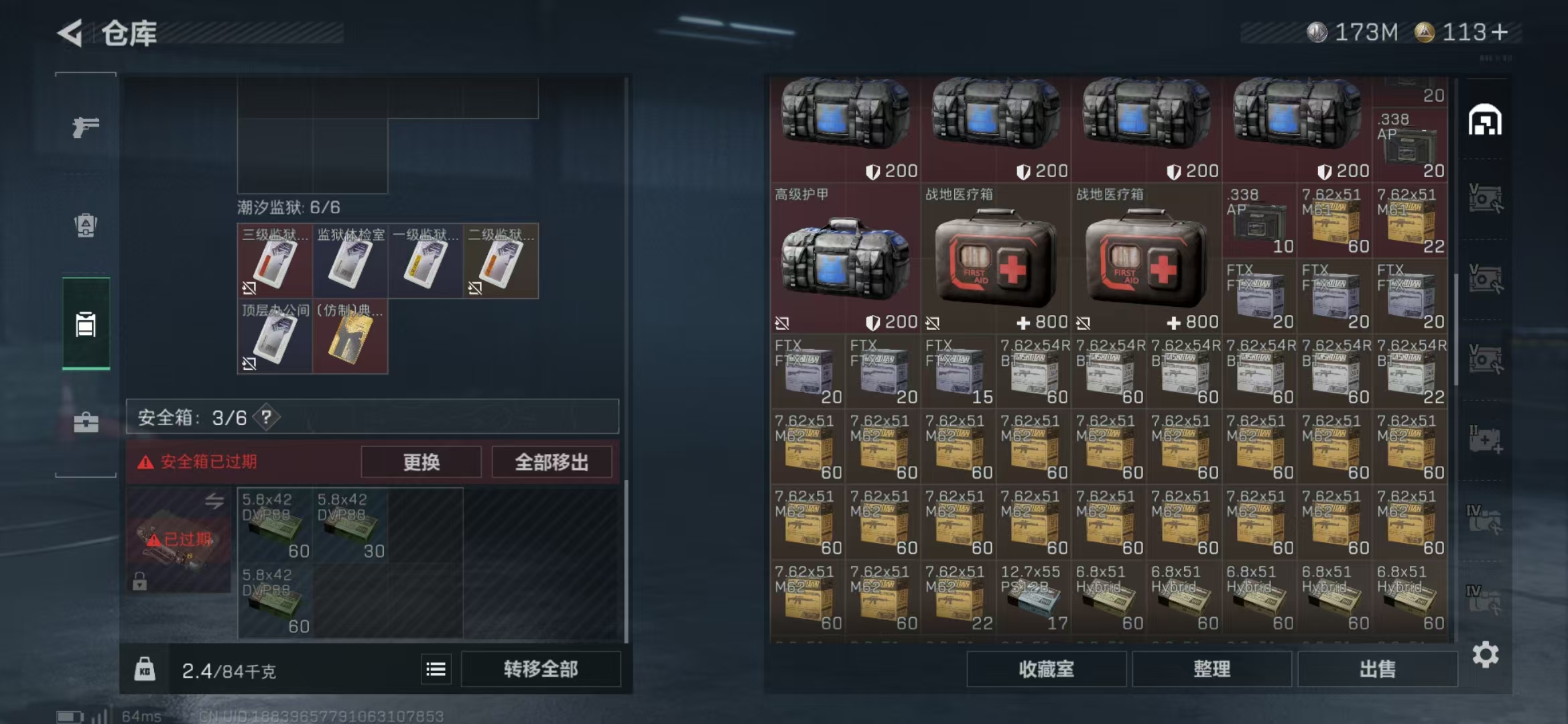Open the equipment backpack icon in left sidebar
1568x724 pixels.
[85, 227]
